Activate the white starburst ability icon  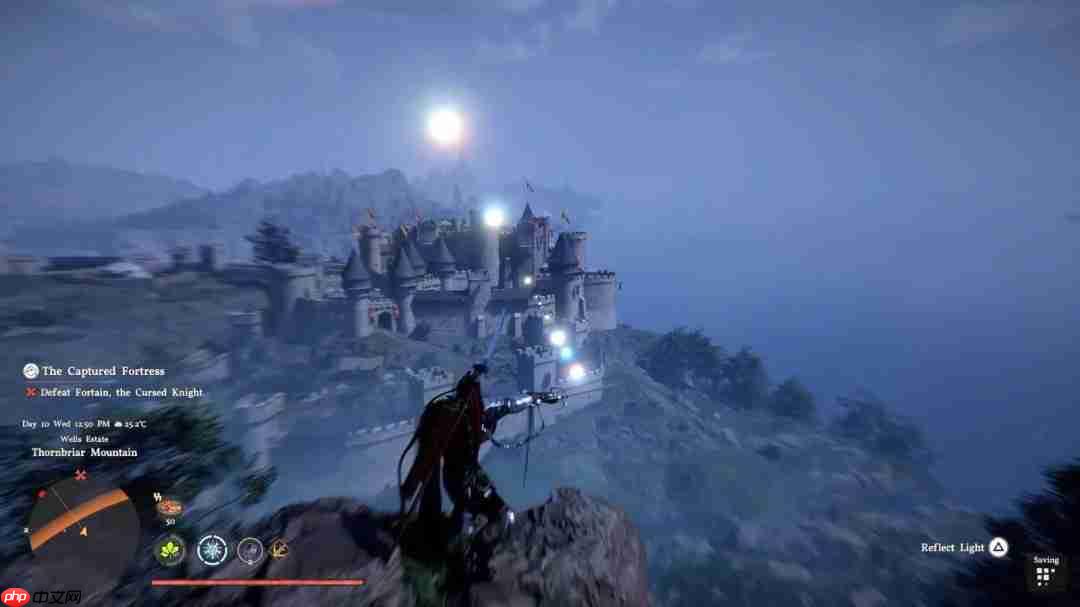click(212, 549)
